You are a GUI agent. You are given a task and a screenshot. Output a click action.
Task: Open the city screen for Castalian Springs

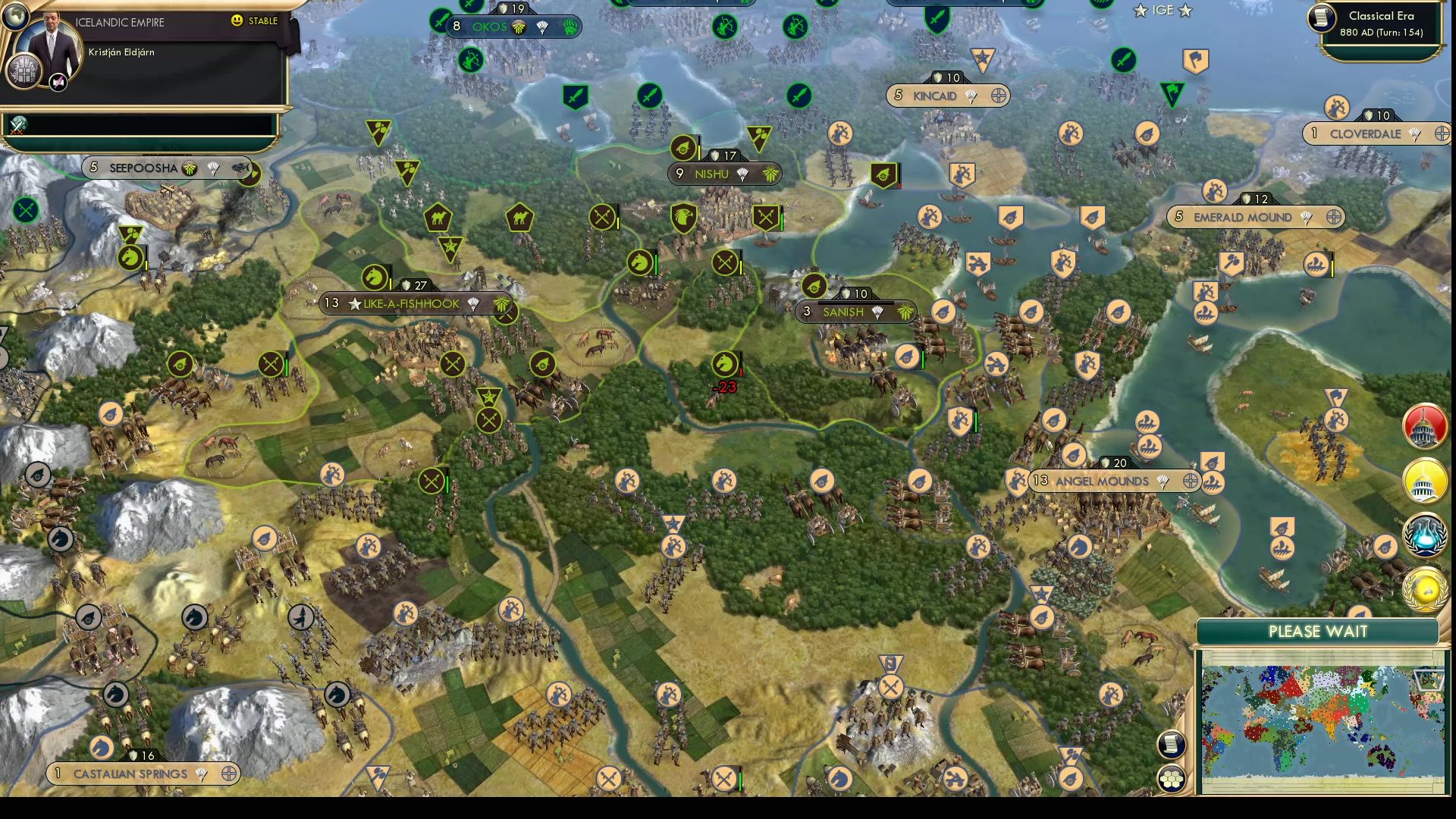pyautogui.click(x=129, y=773)
